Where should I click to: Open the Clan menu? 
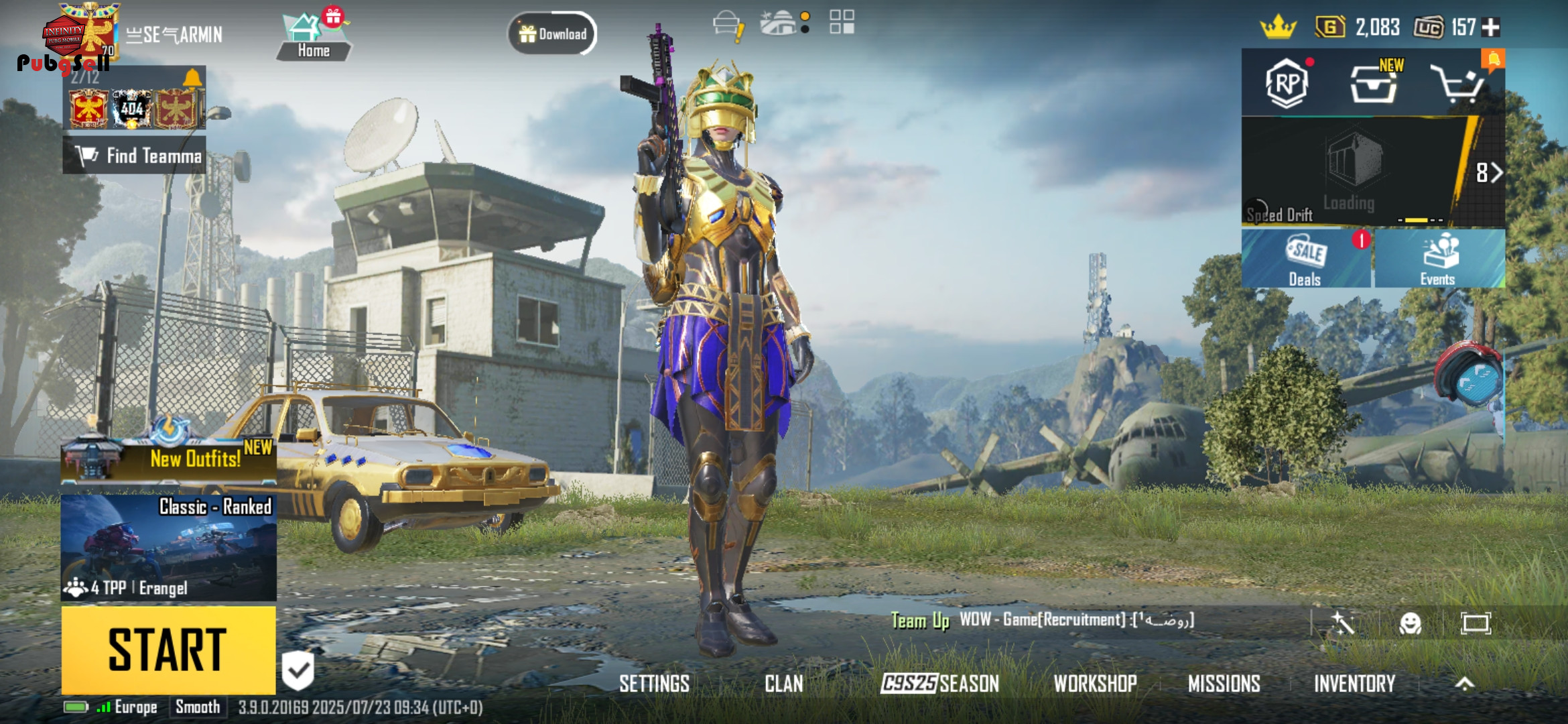click(783, 684)
